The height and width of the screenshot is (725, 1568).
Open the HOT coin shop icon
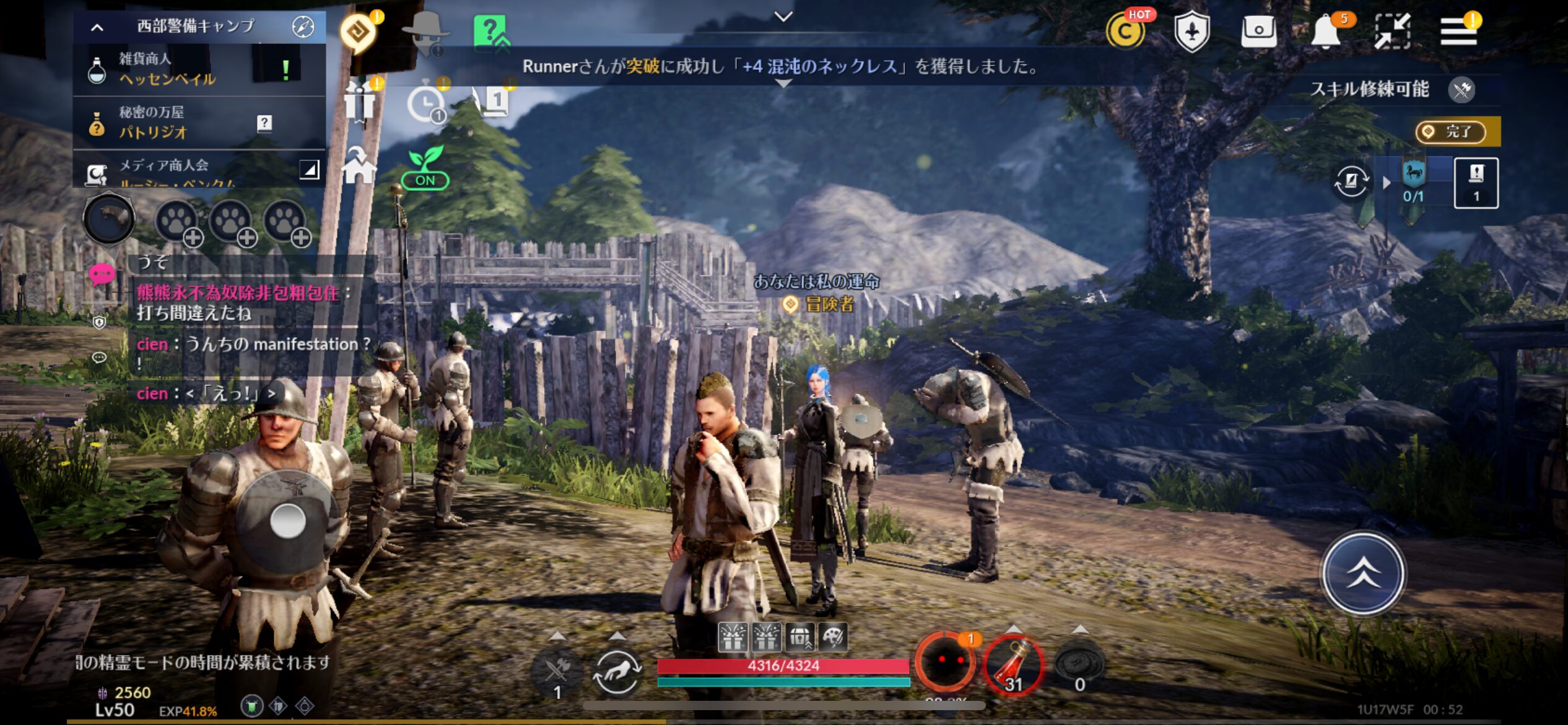1125,31
